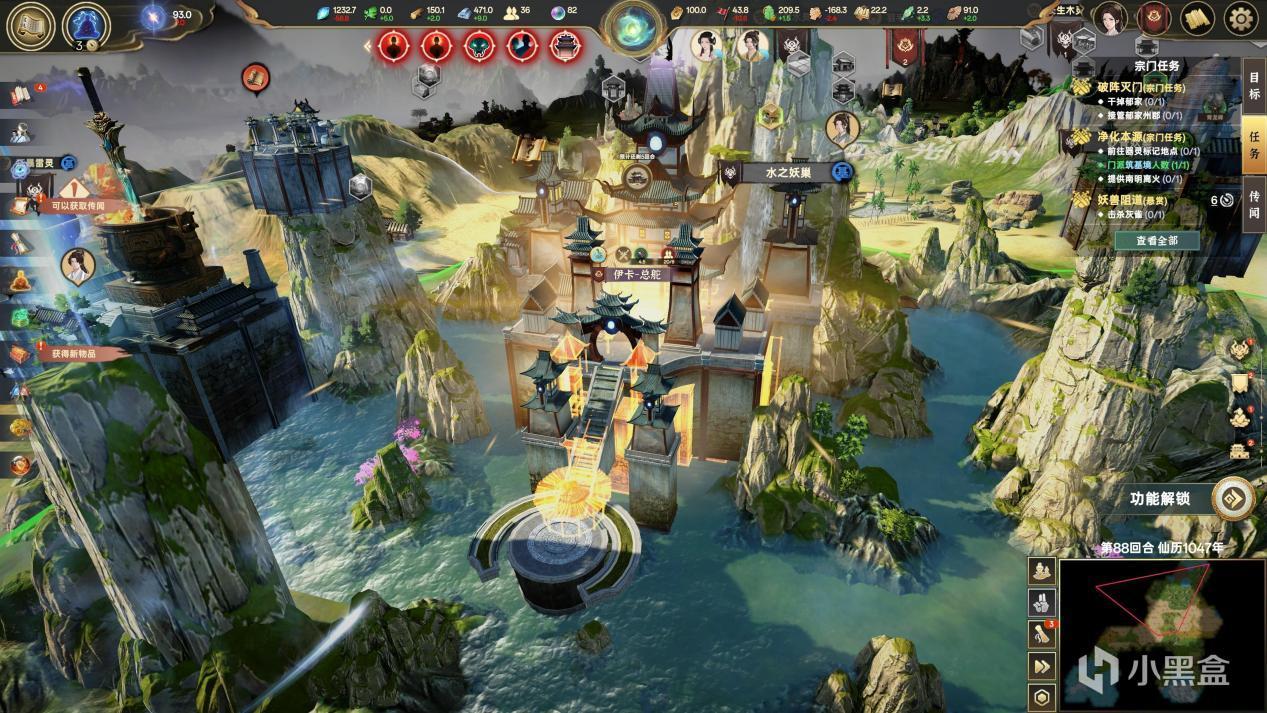The height and width of the screenshot is (713, 1267).
Task: Select the blue meditating figure icon
Action: pyautogui.click(x=86, y=24)
